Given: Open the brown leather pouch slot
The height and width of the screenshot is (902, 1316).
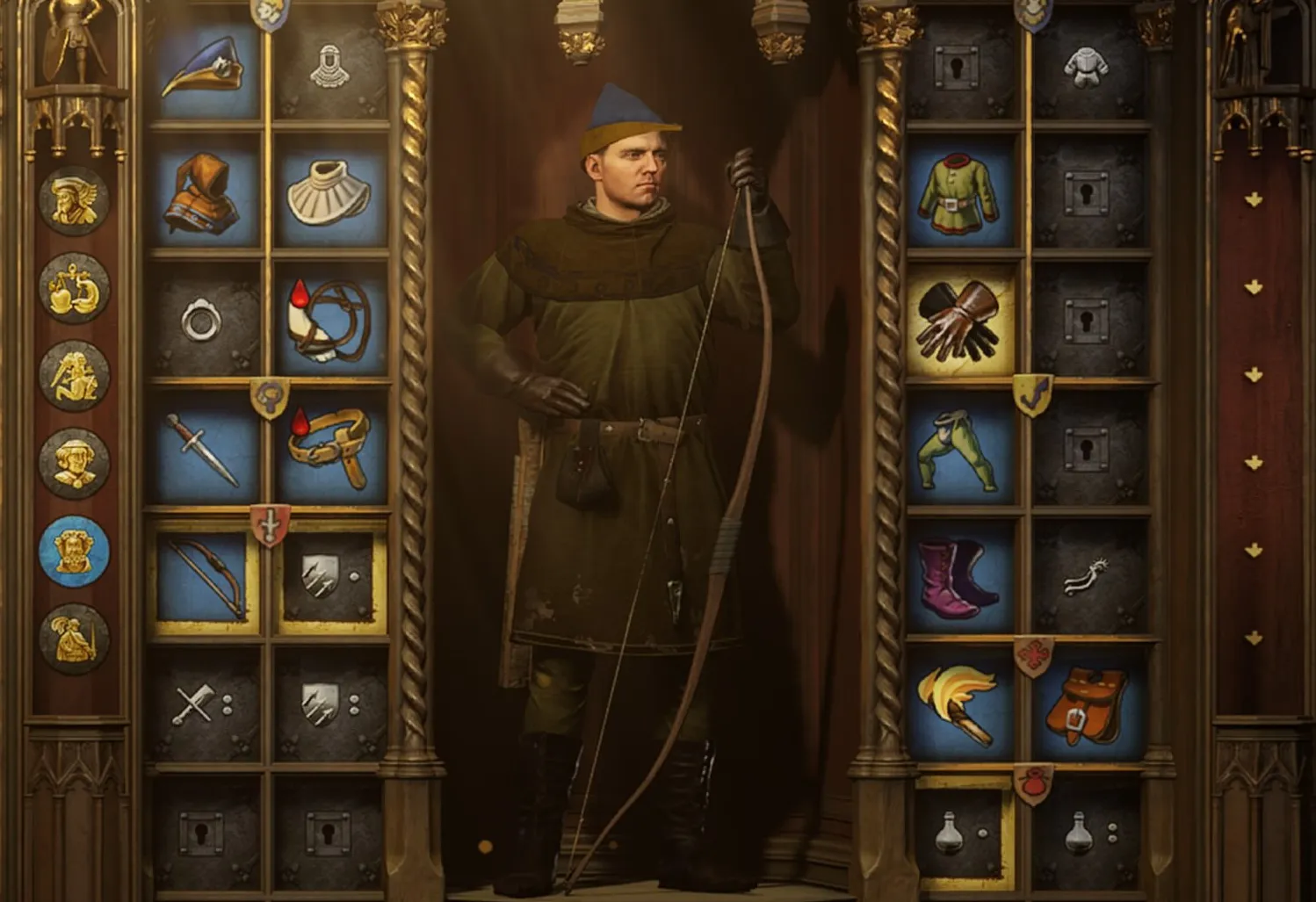Looking at the screenshot, I should tap(1089, 704).
